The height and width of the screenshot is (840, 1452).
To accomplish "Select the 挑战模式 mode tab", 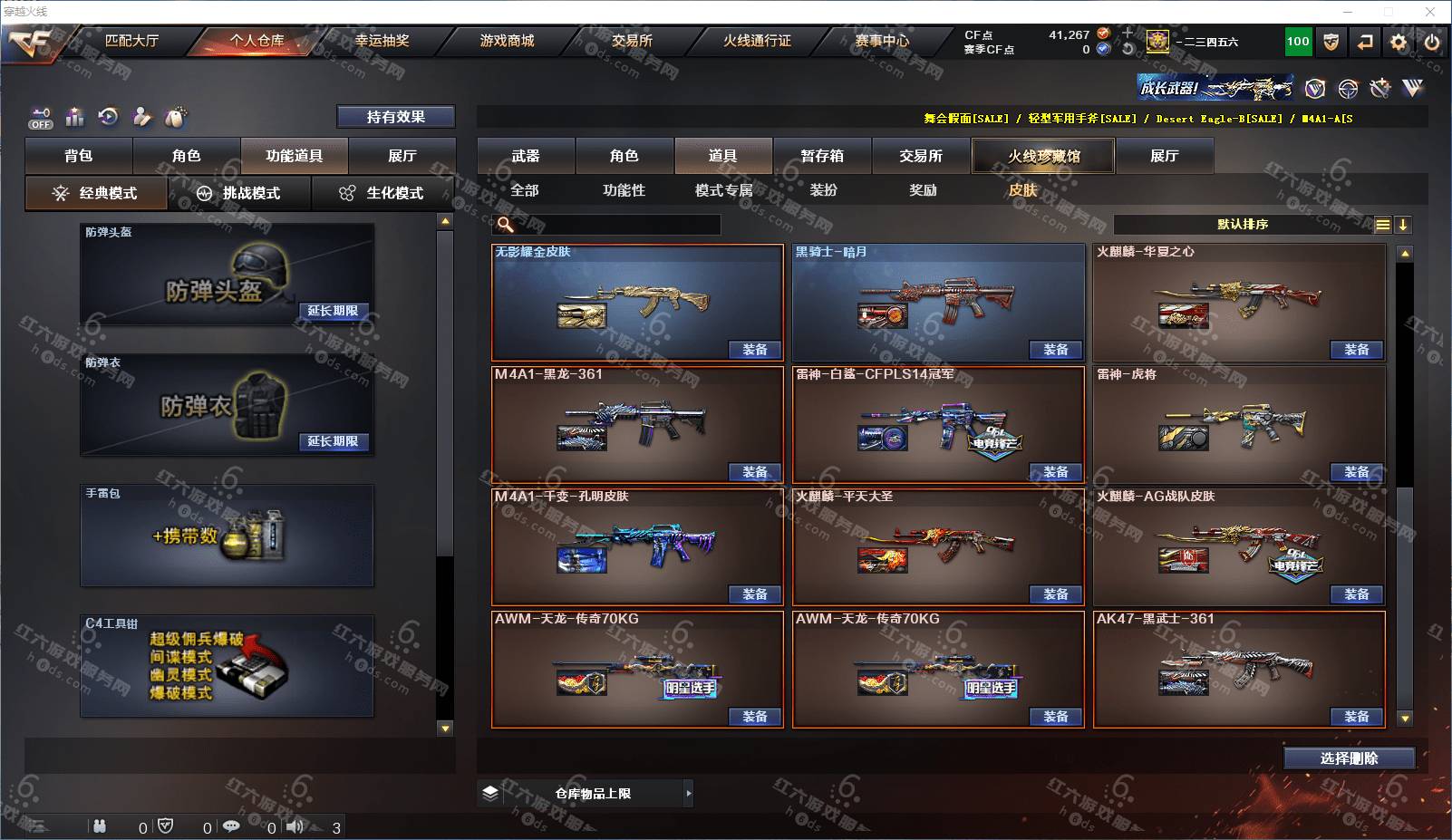I will 240,193.
